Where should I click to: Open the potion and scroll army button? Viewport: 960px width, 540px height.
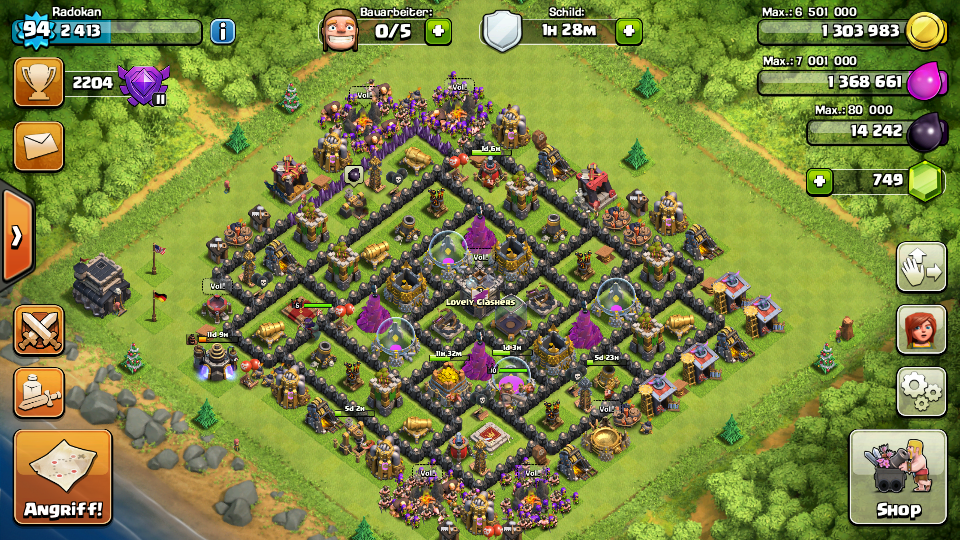coord(39,392)
